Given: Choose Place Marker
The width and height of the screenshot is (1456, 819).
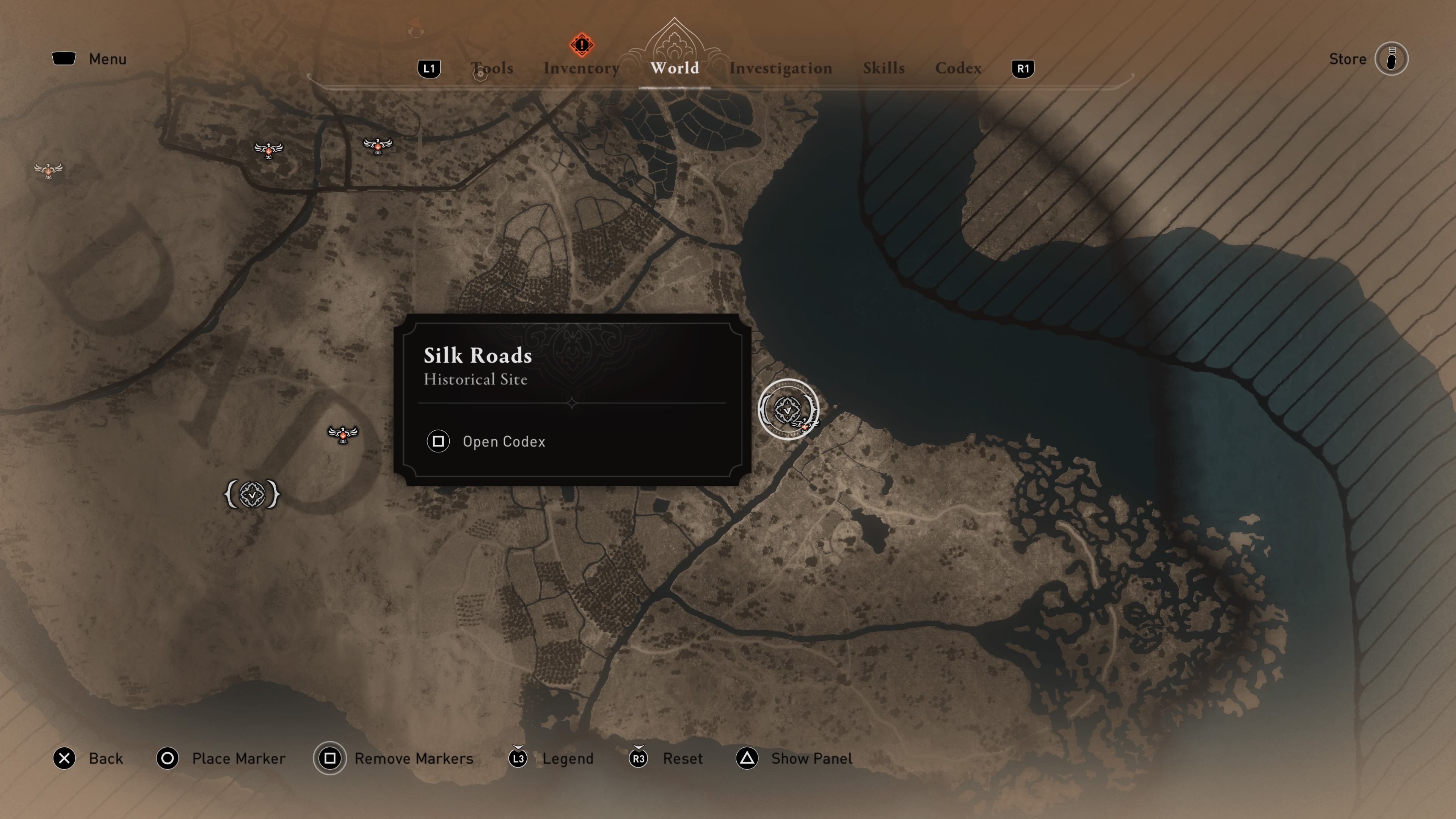Looking at the screenshot, I should click(x=238, y=758).
